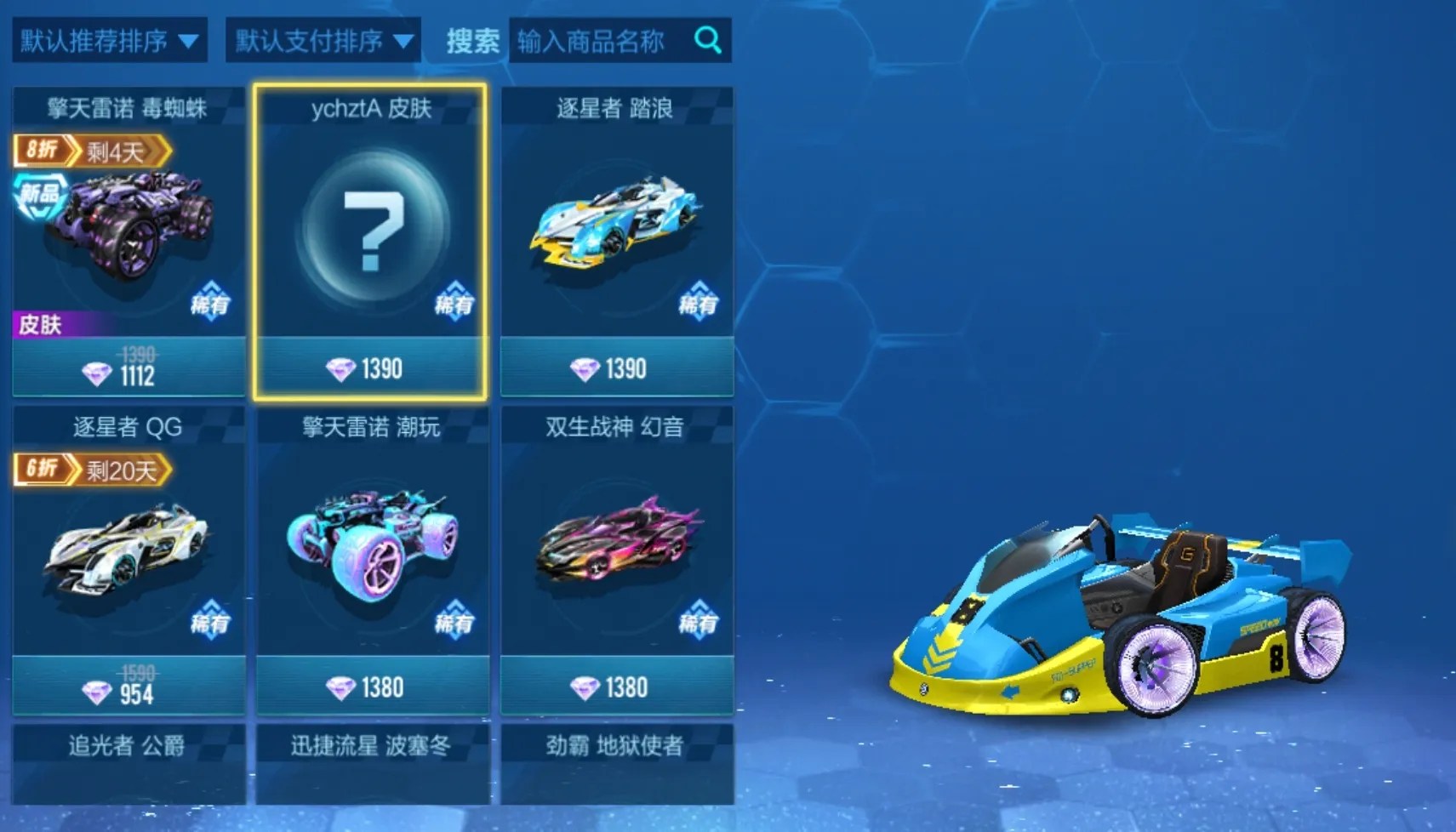This screenshot has width=1456, height=832.
Task: Click the 1380 price button on 擎天雷诺 潮玩
Action: tap(372, 687)
